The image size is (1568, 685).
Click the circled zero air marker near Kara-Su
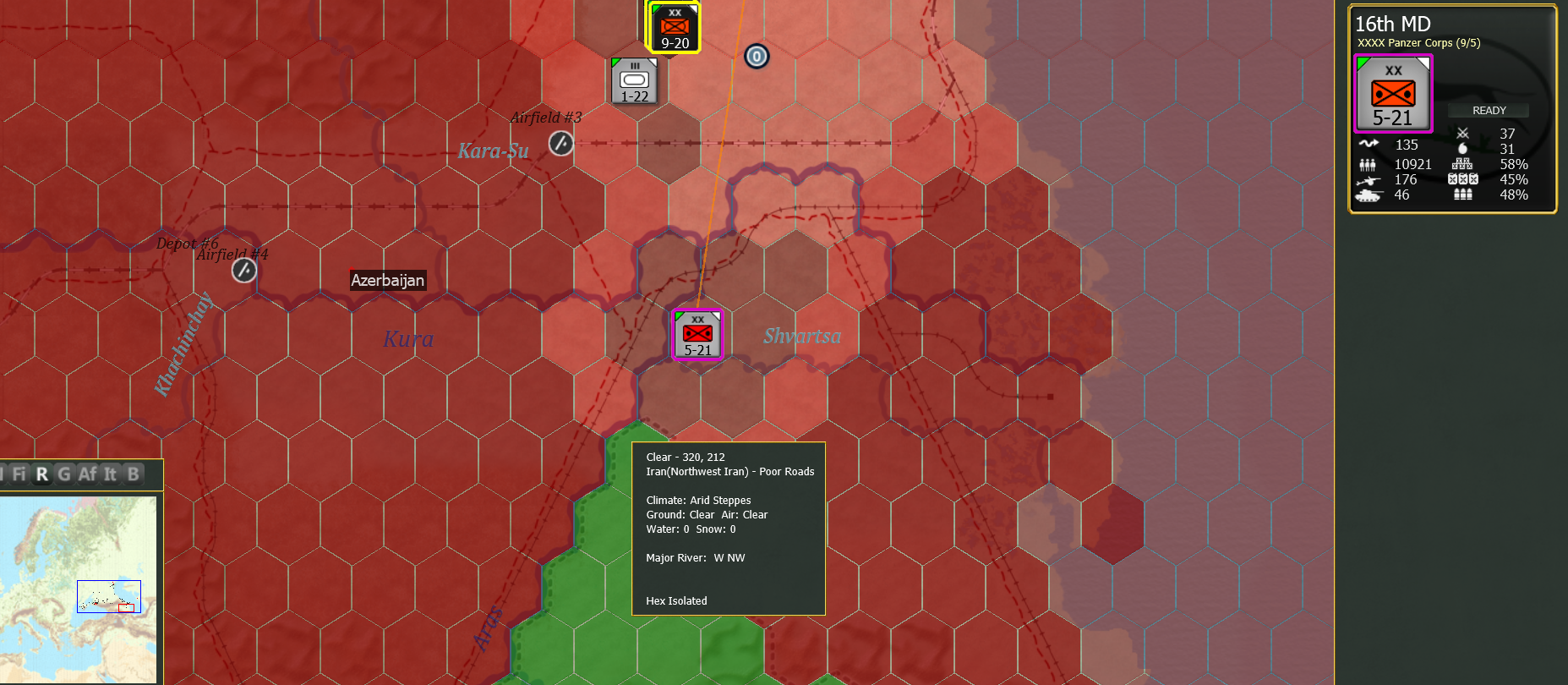(x=757, y=57)
